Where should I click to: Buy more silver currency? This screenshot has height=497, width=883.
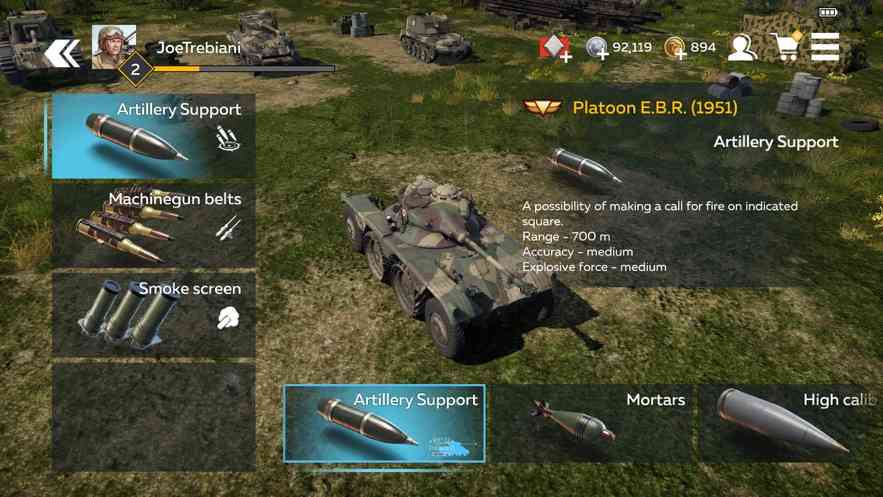[598, 48]
